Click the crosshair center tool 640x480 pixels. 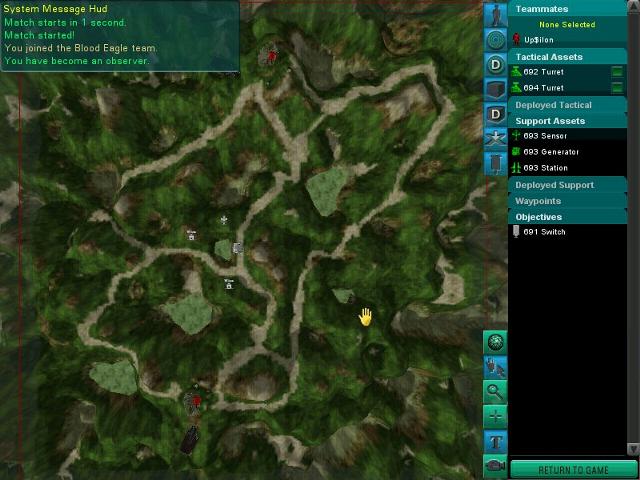[x=495, y=416]
